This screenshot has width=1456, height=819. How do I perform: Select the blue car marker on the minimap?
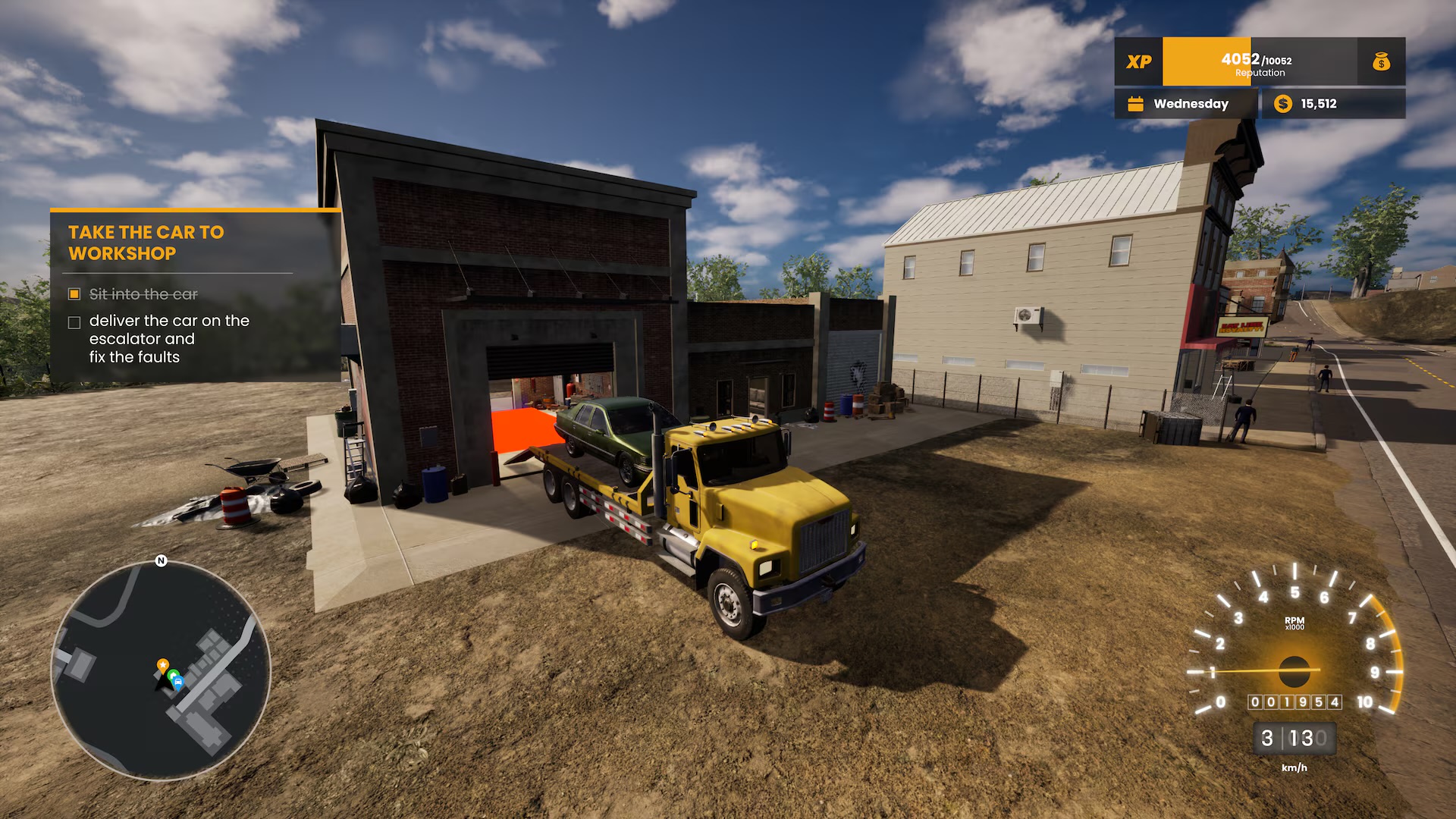click(x=178, y=682)
